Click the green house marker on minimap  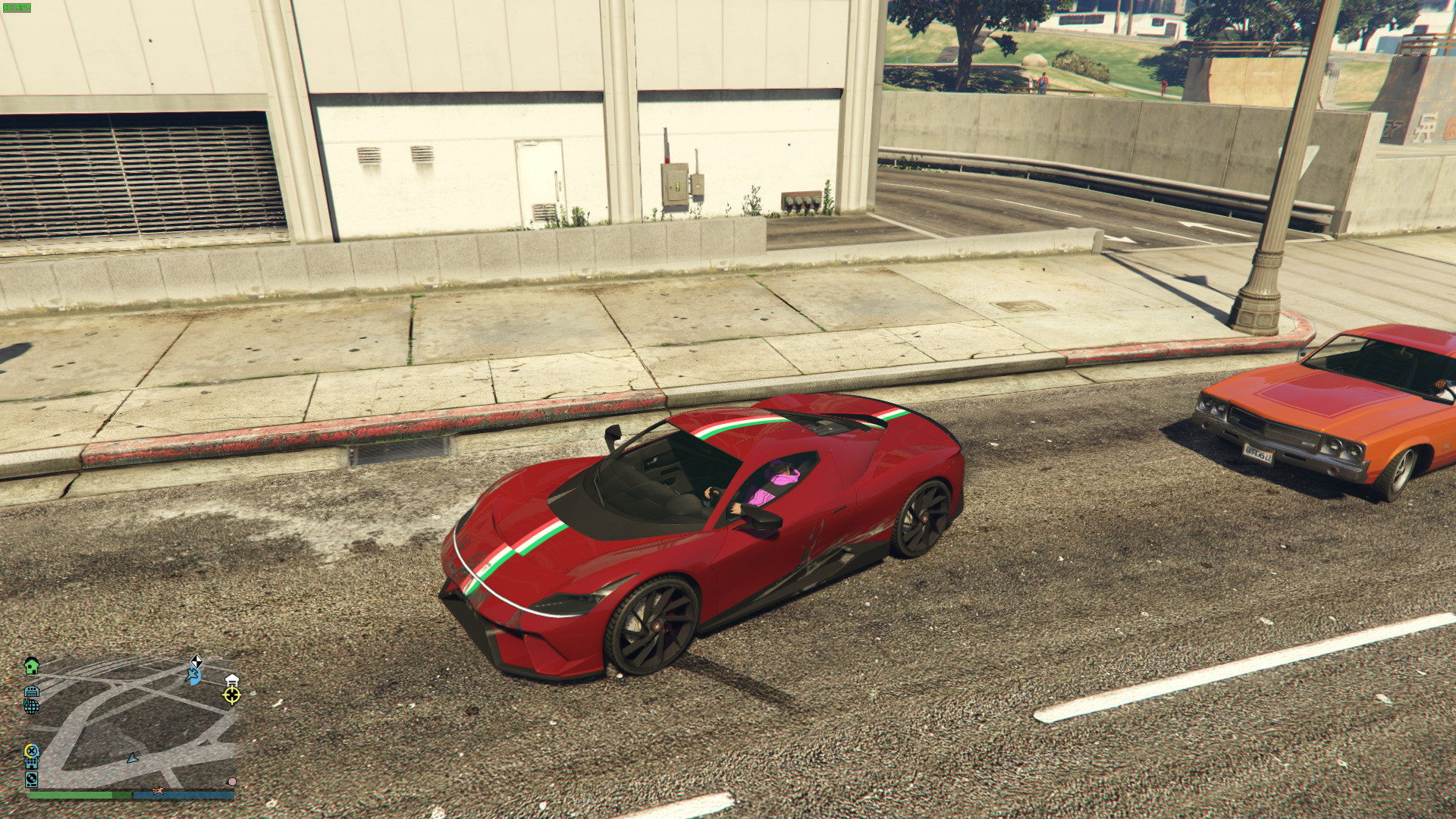point(31,666)
